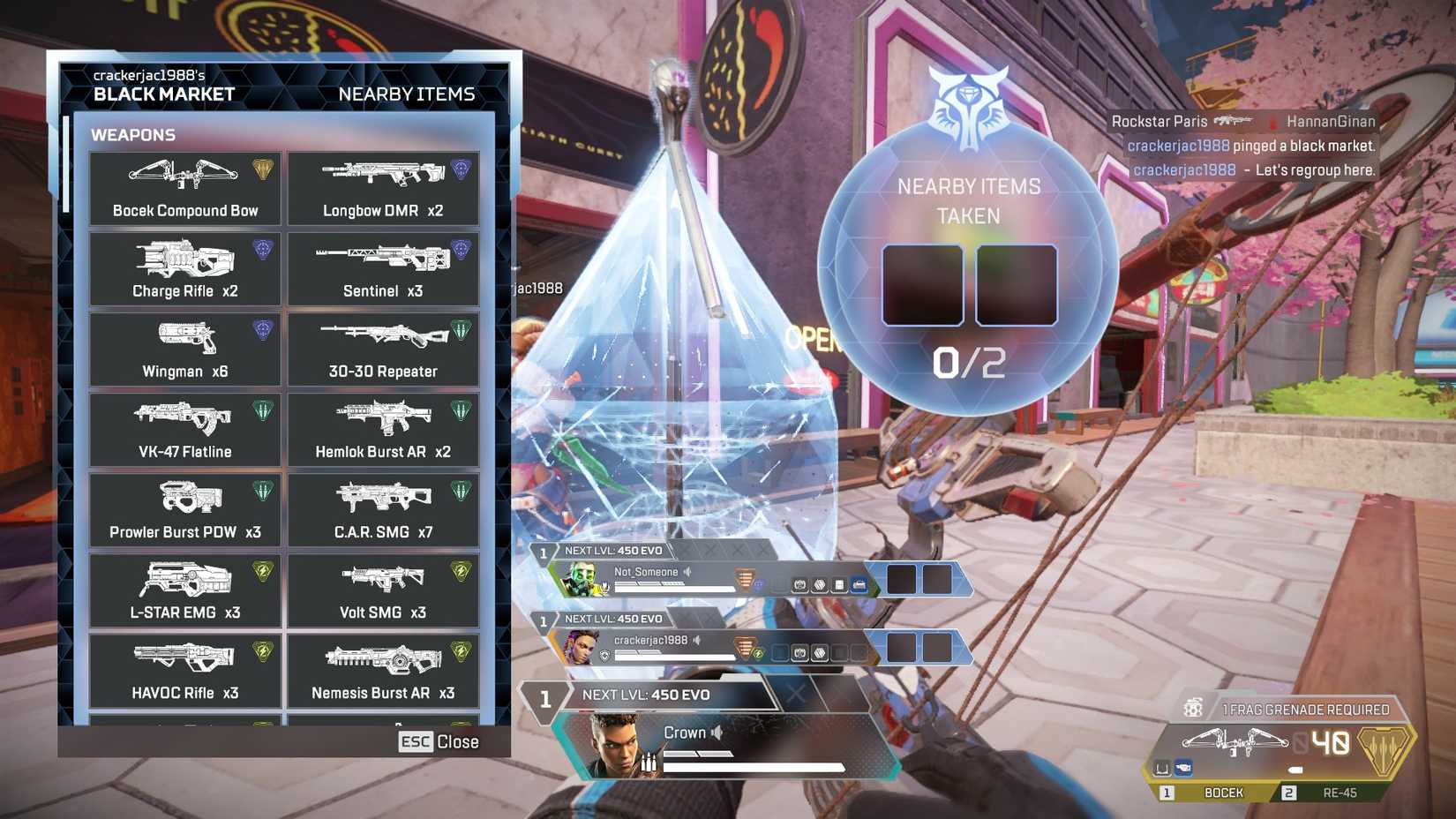This screenshot has width=1456, height=819.
Task: Click the wolf crafting emblem above Nearby Items
Action: click(968, 109)
